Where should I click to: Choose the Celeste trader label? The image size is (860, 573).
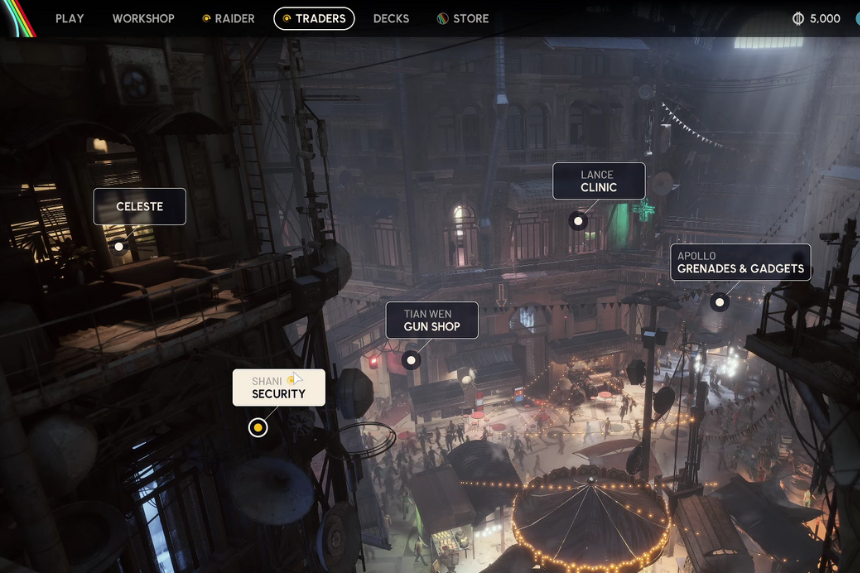coord(140,207)
